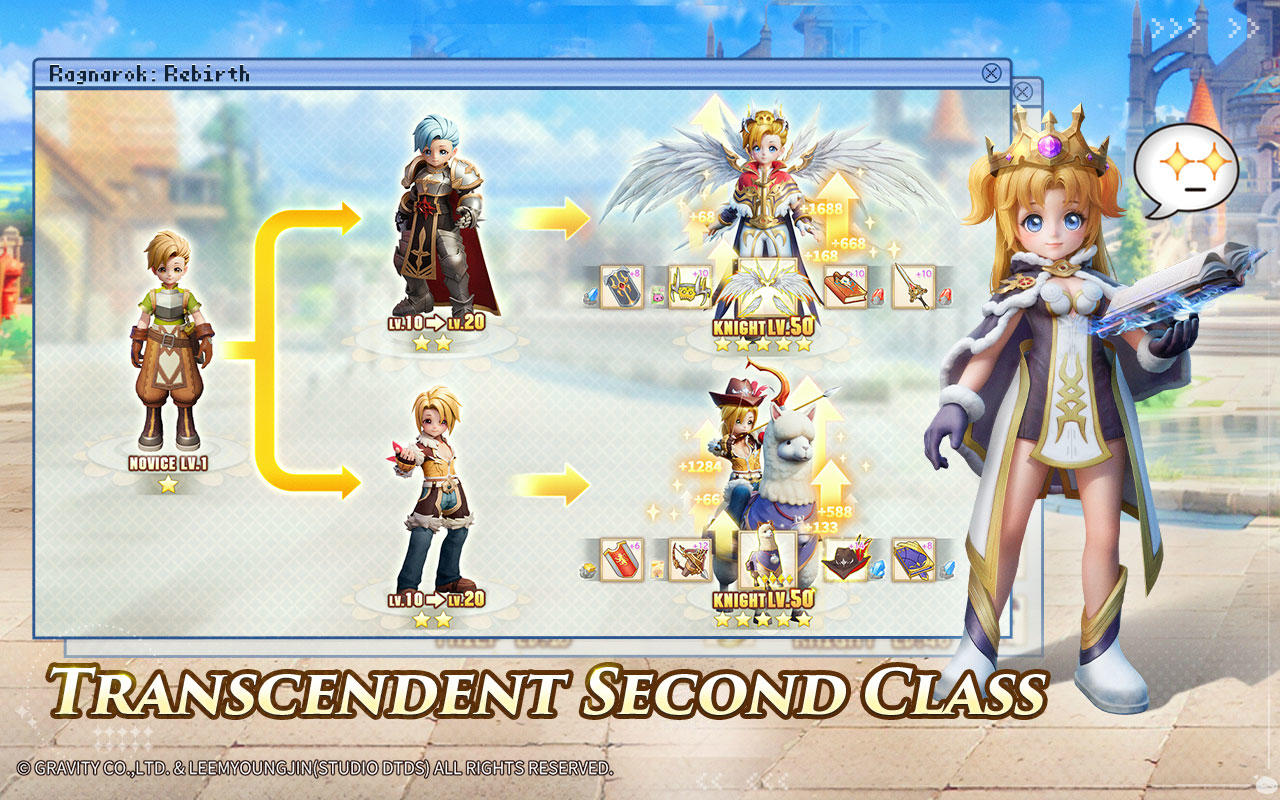Viewport: 1280px width, 800px height.
Task: Select the shield +8 equipment icon
Action: pos(620,289)
